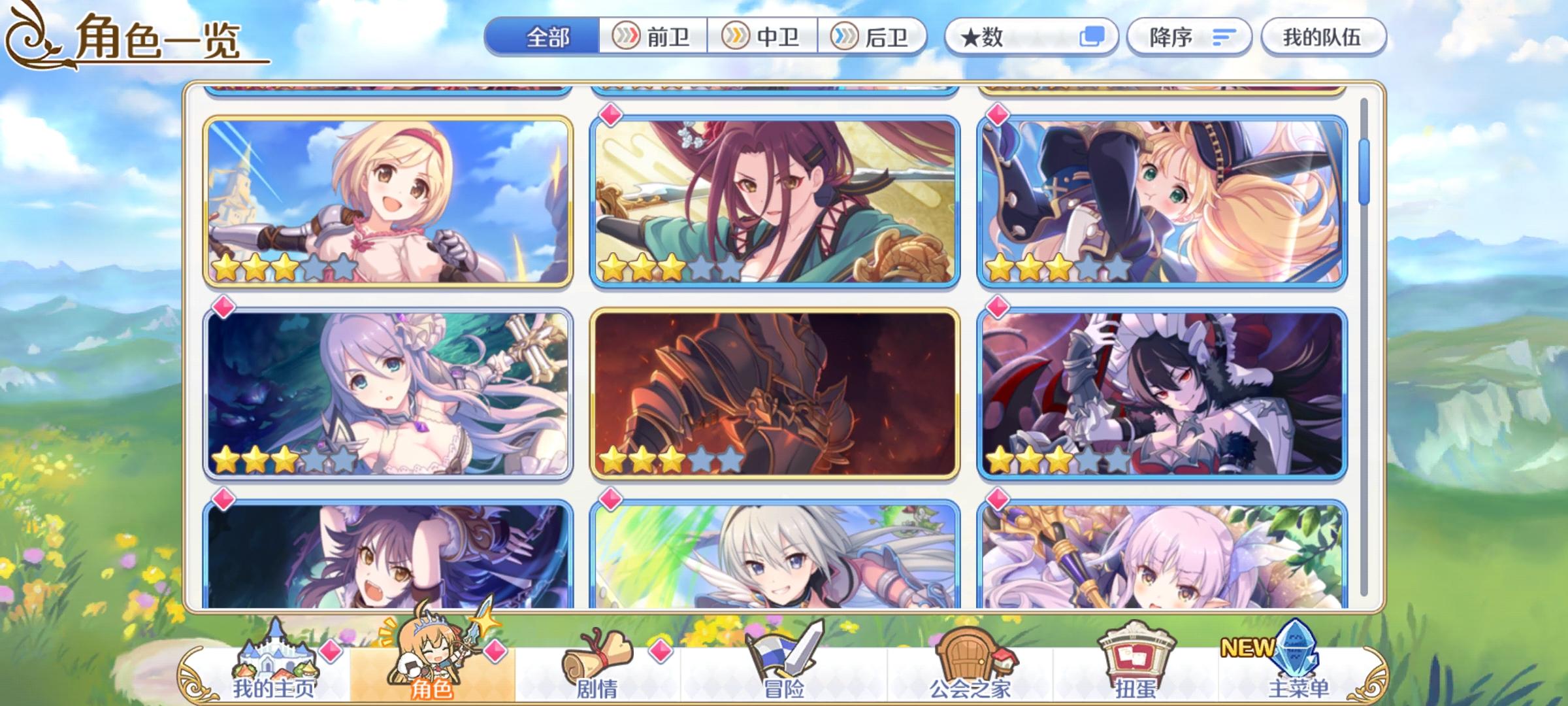The width and height of the screenshot is (1568, 706).
Task: Switch to the 全部 tab
Action: (x=547, y=37)
